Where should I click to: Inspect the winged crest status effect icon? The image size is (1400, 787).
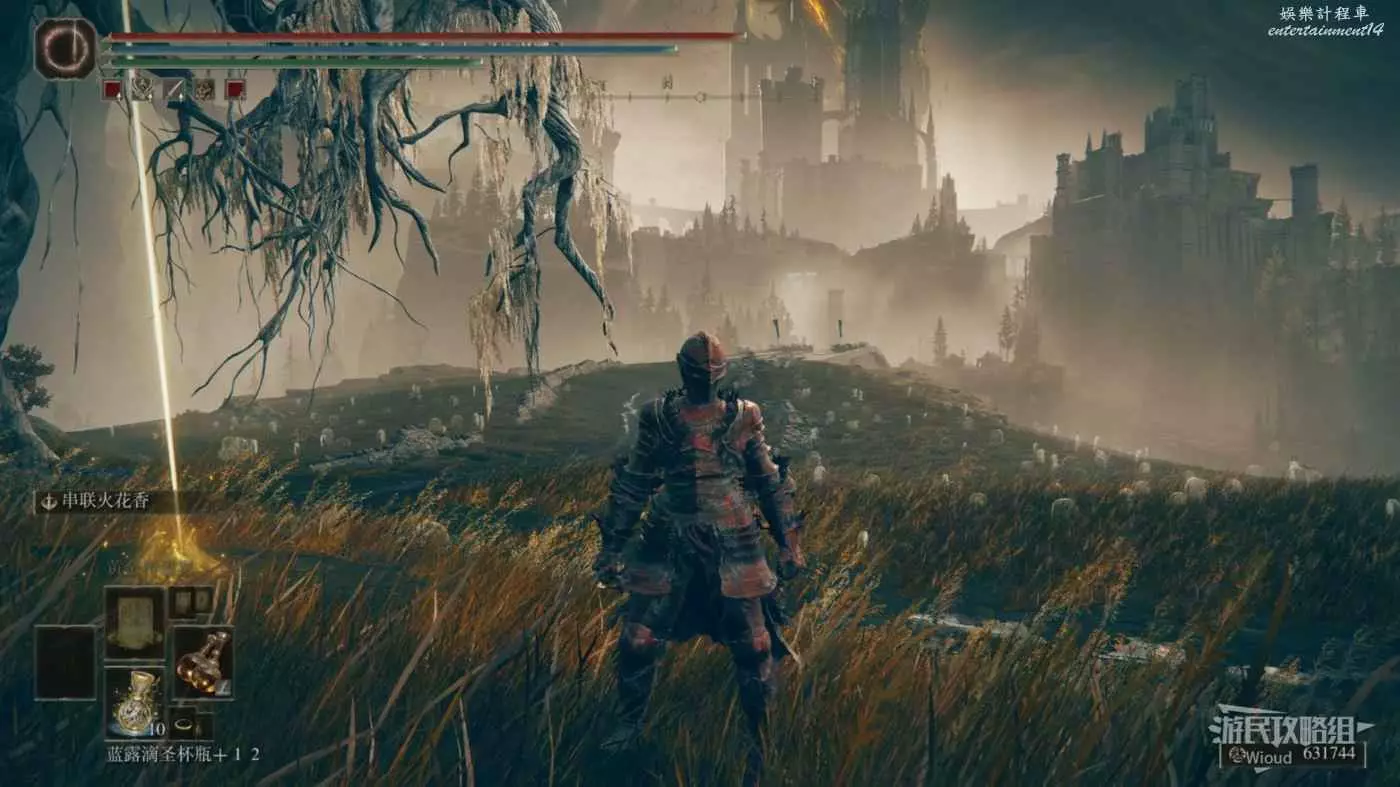pyautogui.click(x=142, y=89)
